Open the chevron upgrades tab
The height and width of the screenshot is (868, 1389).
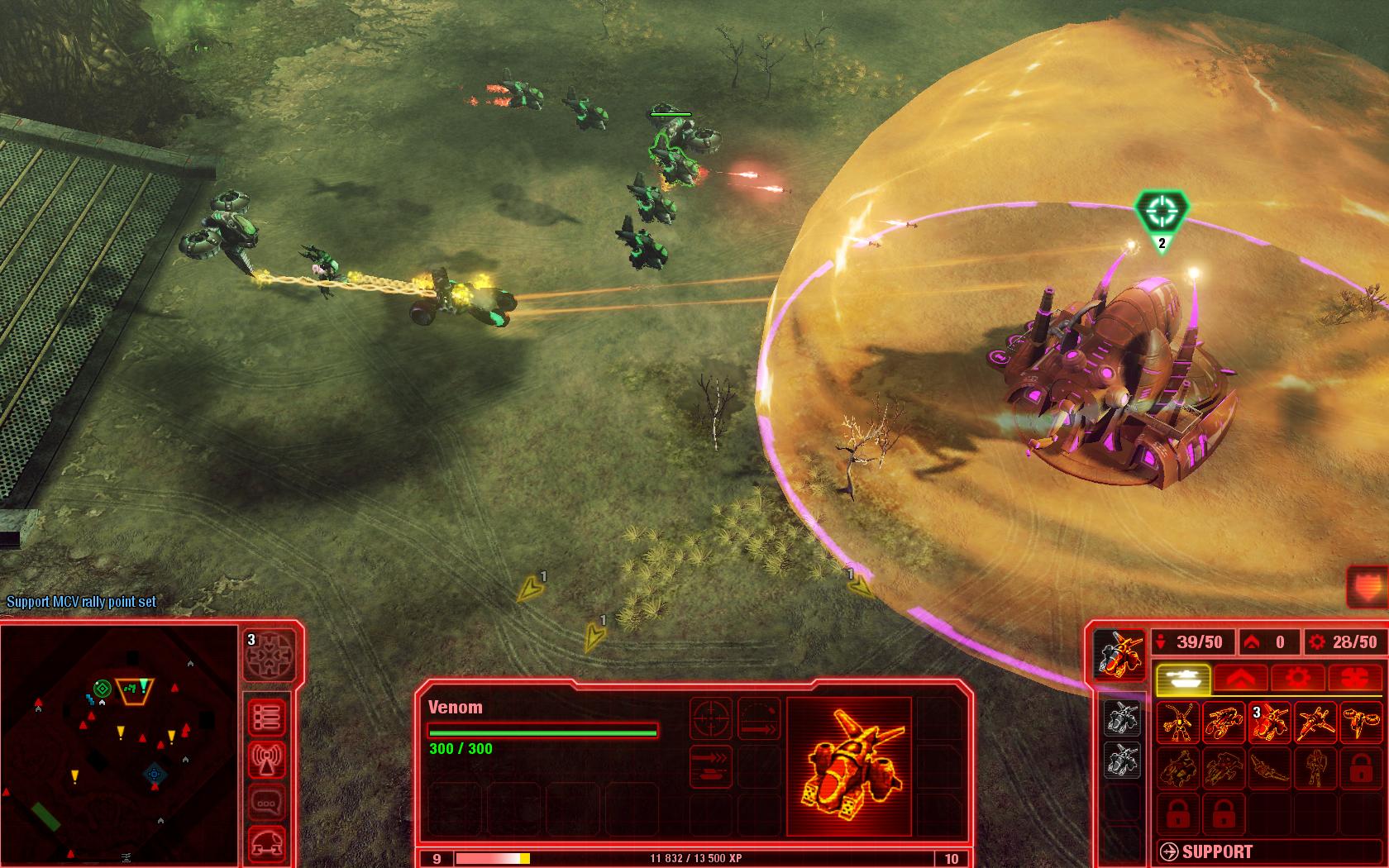(1242, 679)
